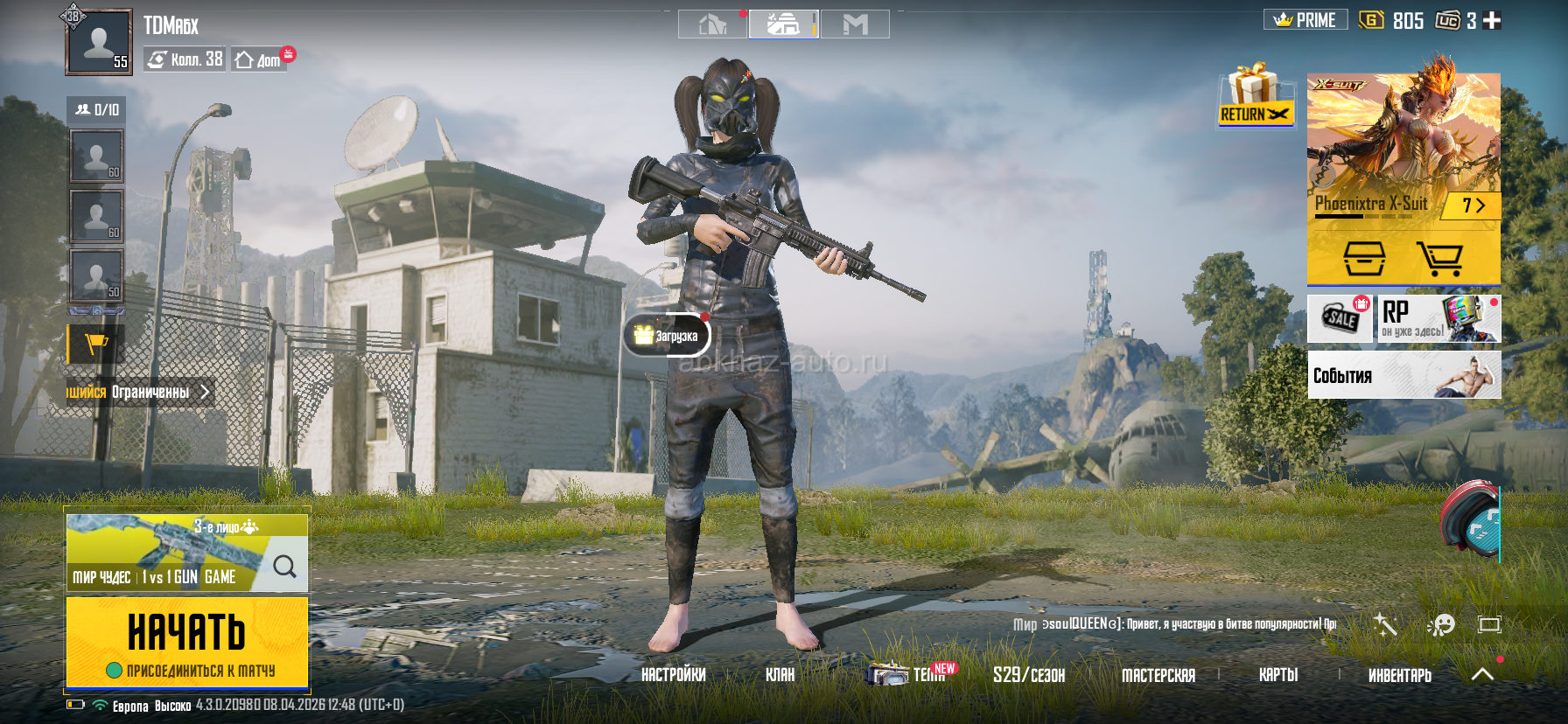Image resolution: width=1568 pixels, height=724 pixels.
Task: Click the Загрузка download button
Action: click(667, 336)
